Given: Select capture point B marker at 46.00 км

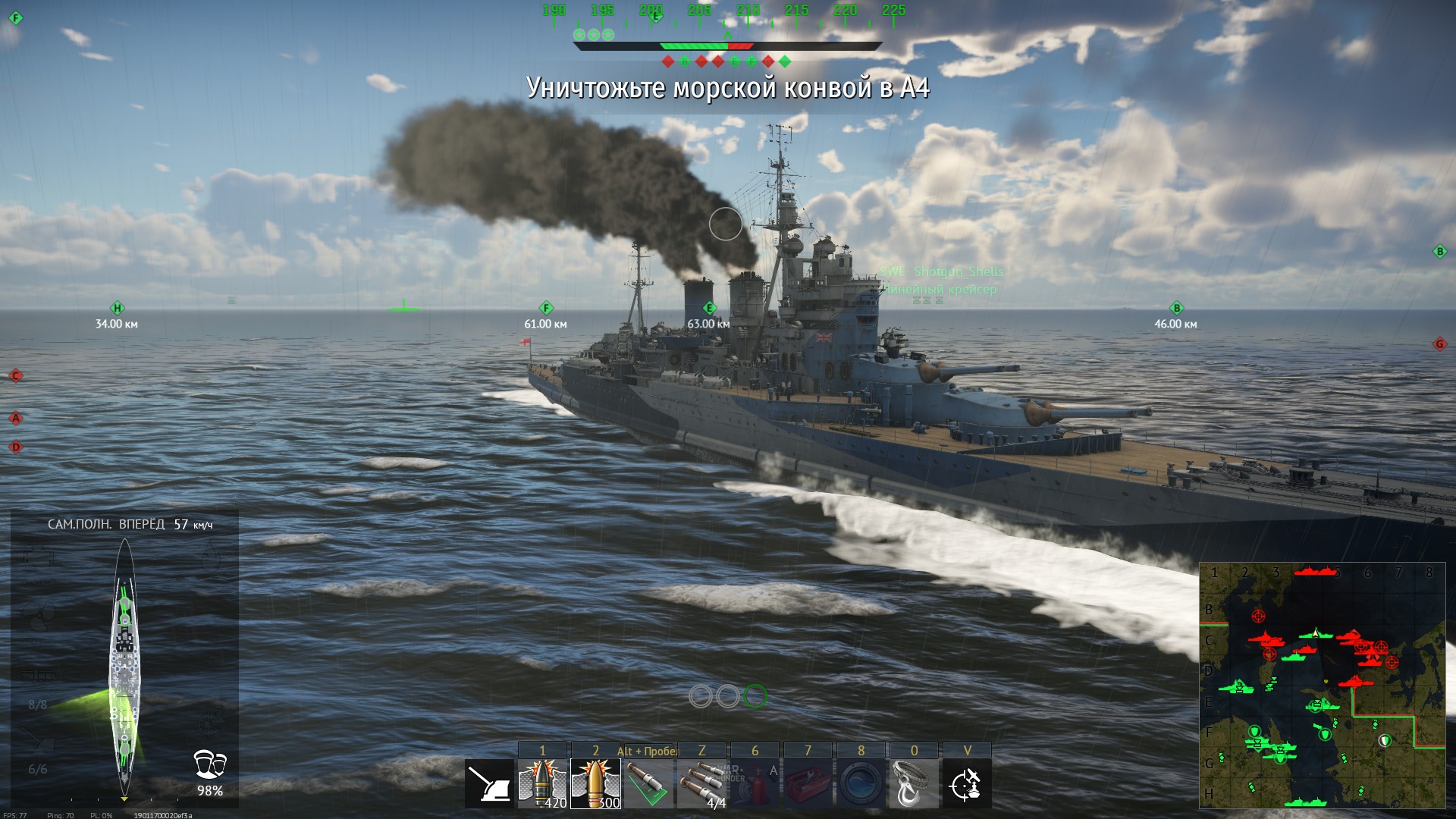Looking at the screenshot, I should click(1177, 308).
